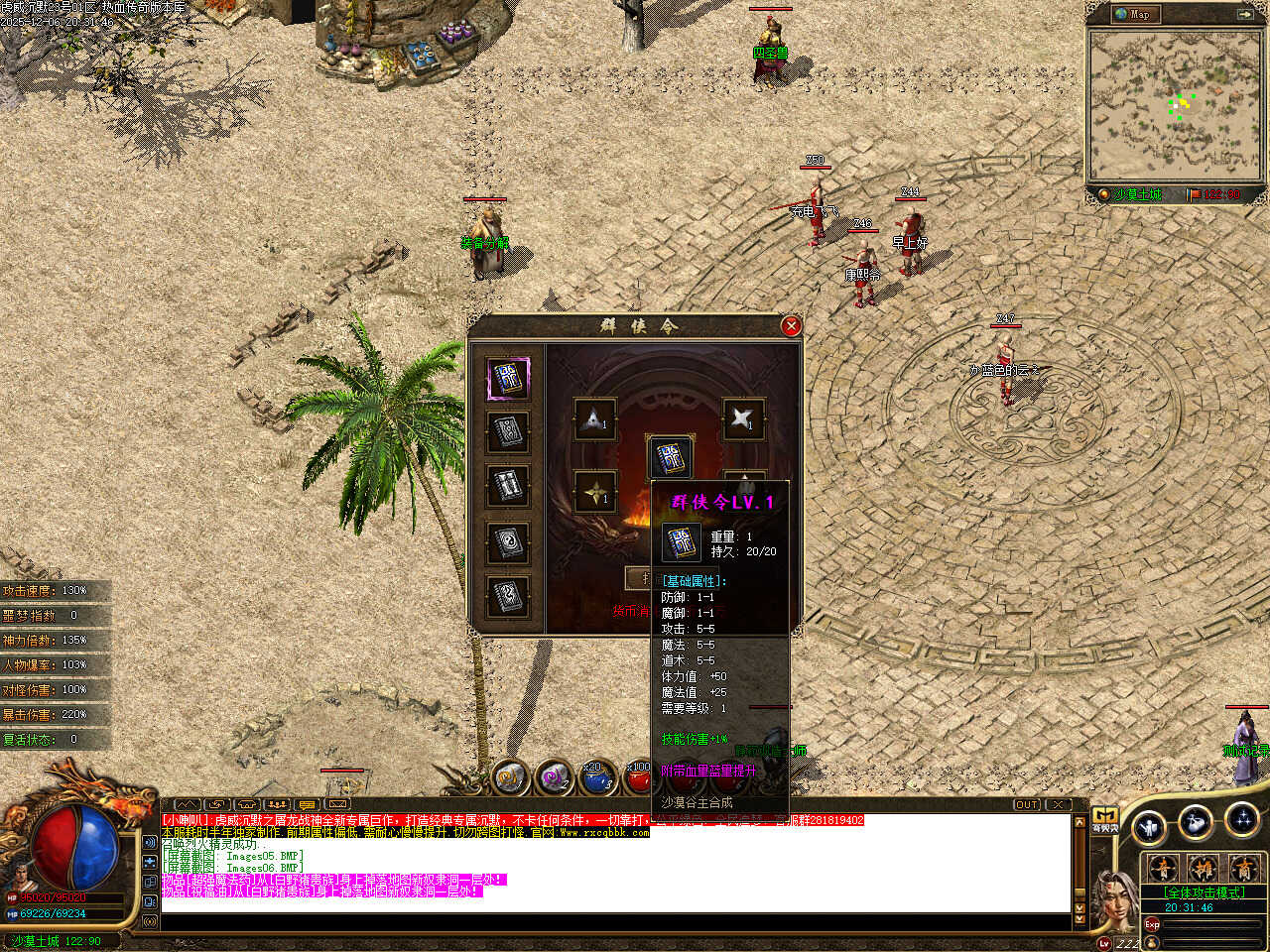Image resolution: width=1270 pixels, height=952 pixels.
Task: Close the chat panel with X button
Action: click(1059, 804)
